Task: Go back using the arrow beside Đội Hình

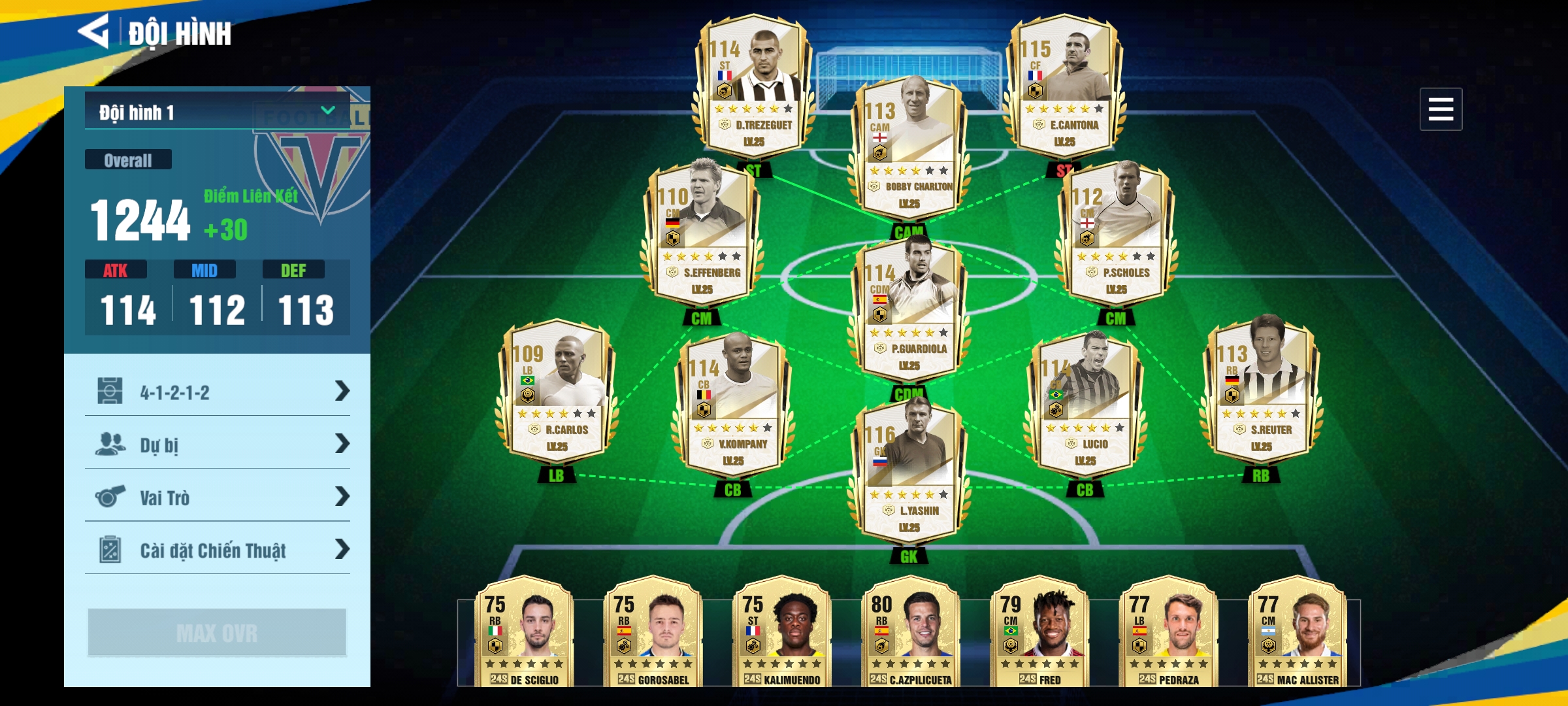Action: click(x=94, y=31)
